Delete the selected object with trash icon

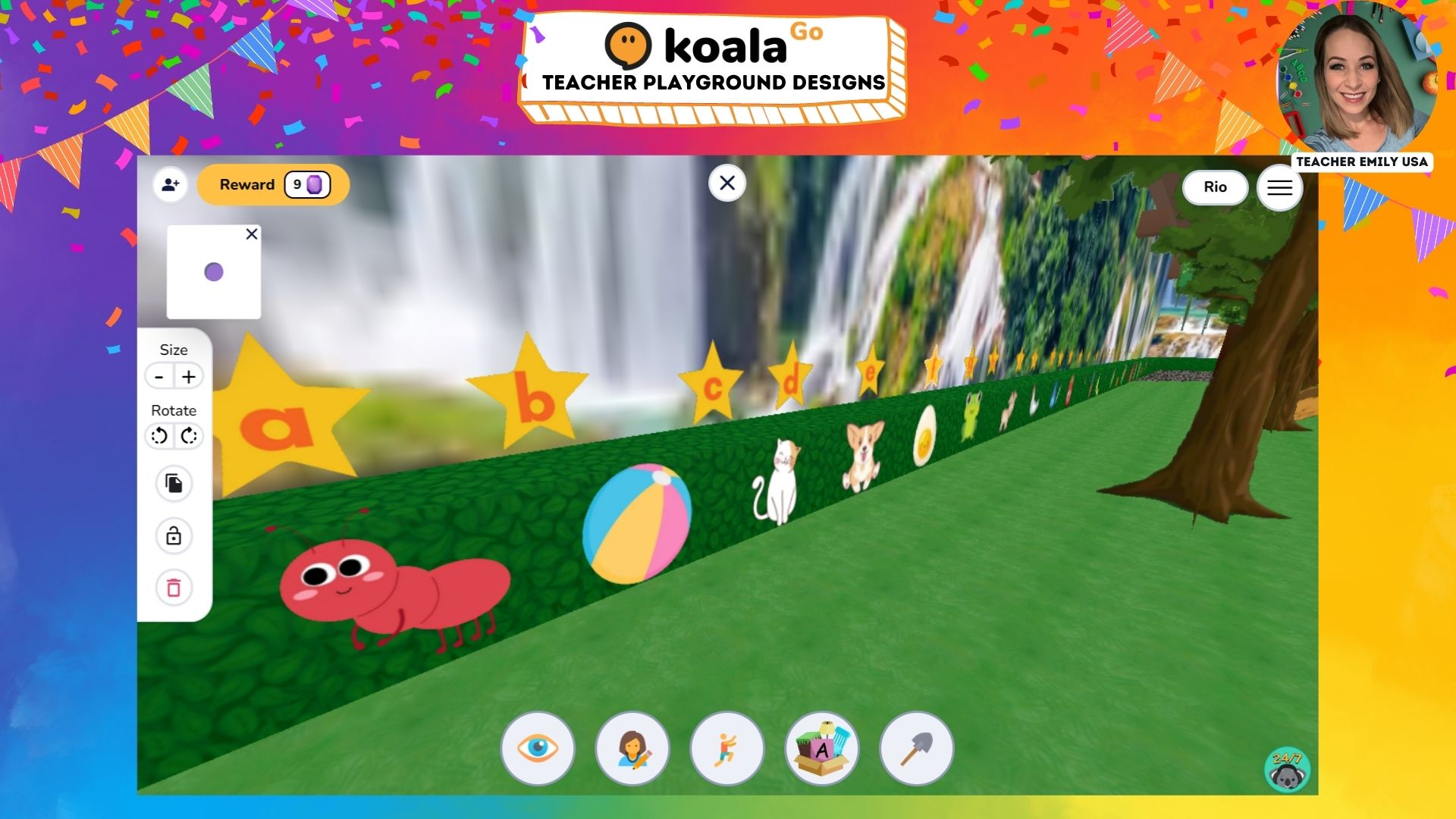pyautogui.click(x=174, y=587)
